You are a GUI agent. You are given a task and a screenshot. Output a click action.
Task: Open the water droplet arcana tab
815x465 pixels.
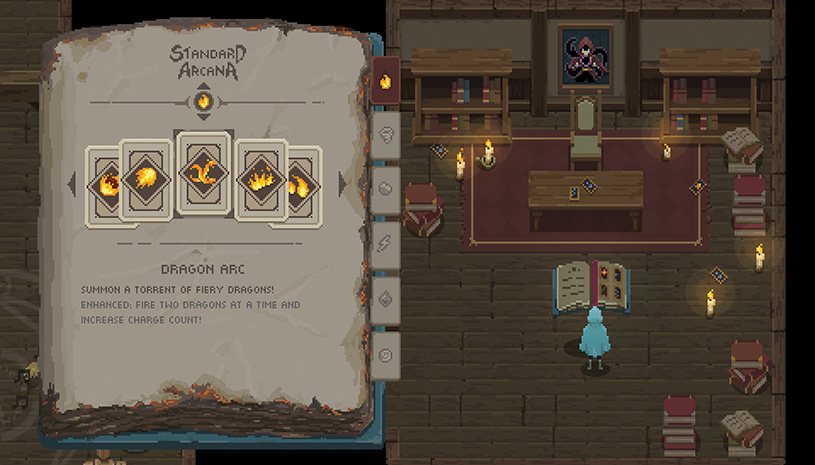(386, 298)
